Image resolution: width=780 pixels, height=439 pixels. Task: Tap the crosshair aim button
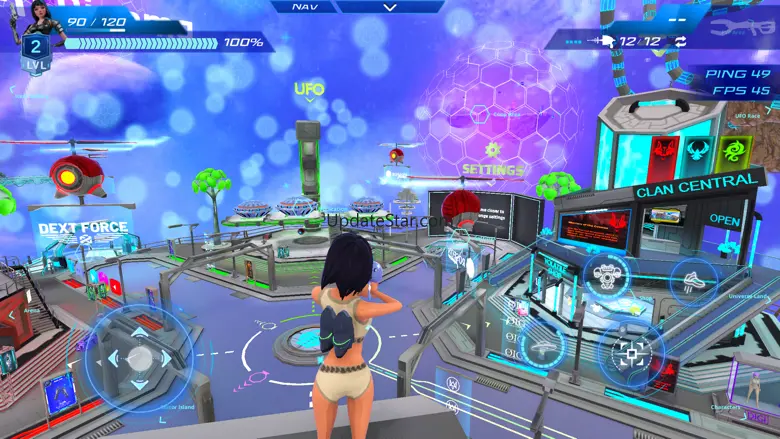[x=630, y=354]
